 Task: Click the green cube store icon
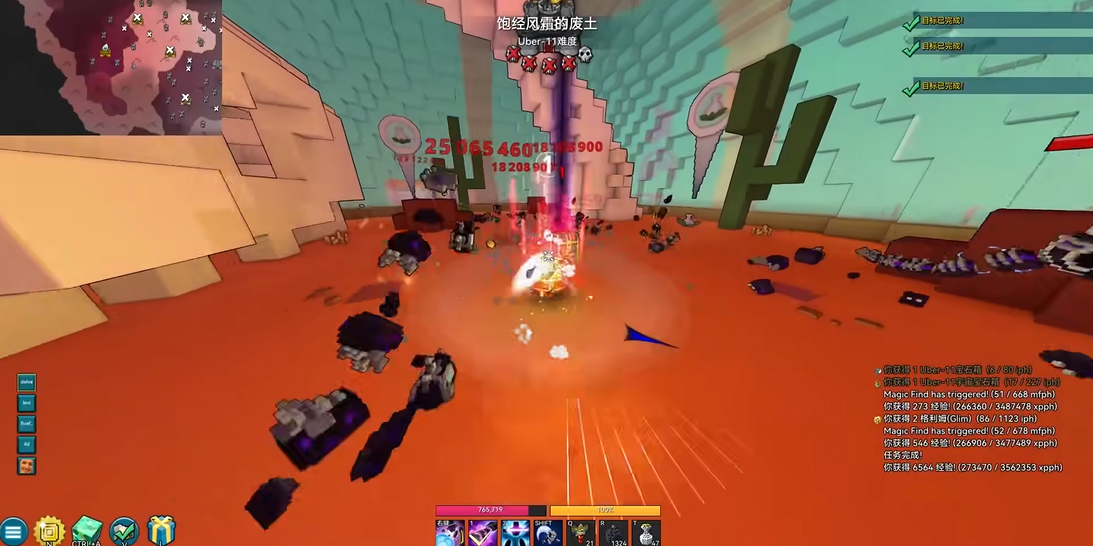point(87,531)
